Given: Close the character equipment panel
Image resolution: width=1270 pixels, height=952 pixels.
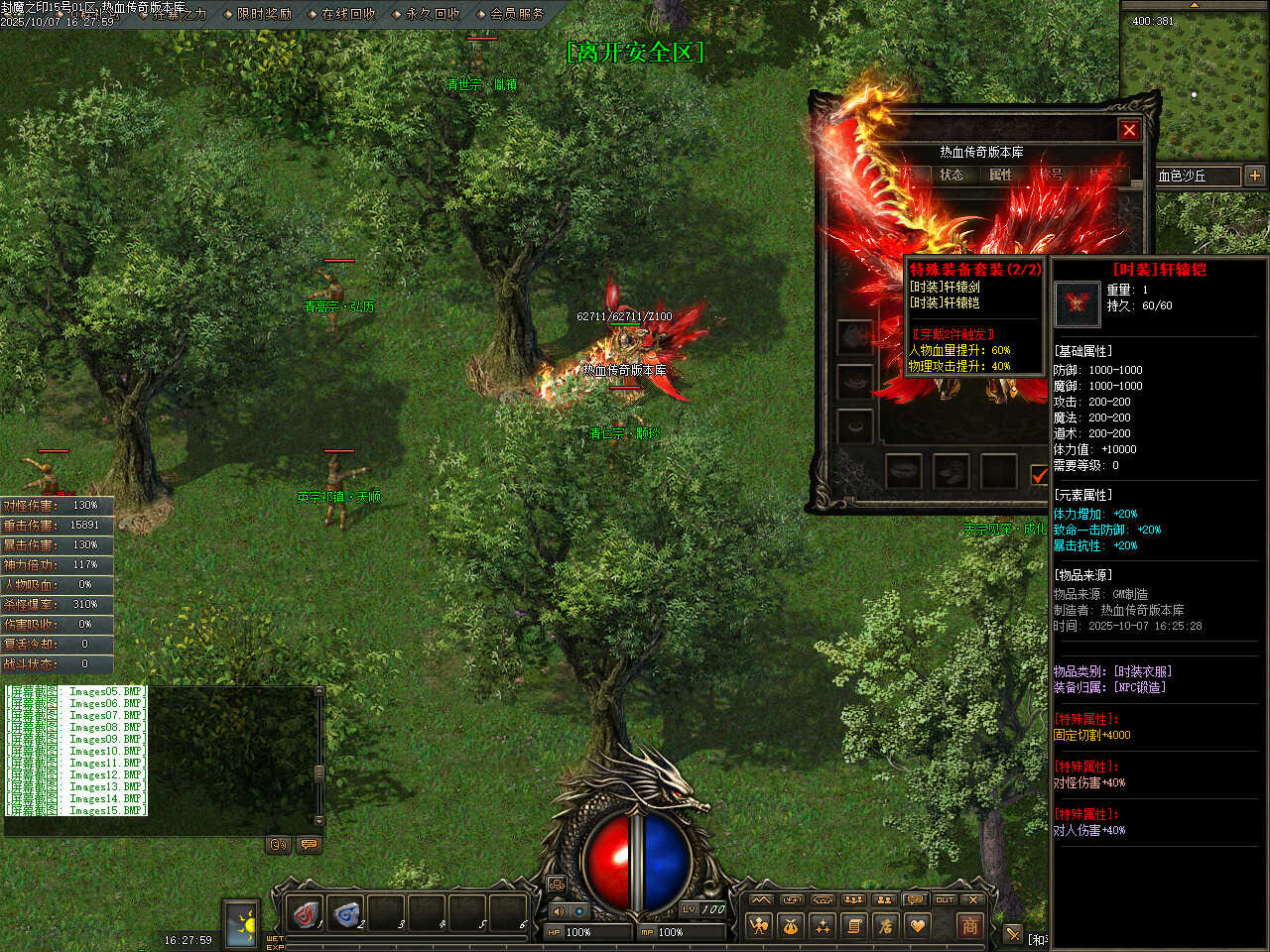Looking at the screenshot, I should (1129, 130).
